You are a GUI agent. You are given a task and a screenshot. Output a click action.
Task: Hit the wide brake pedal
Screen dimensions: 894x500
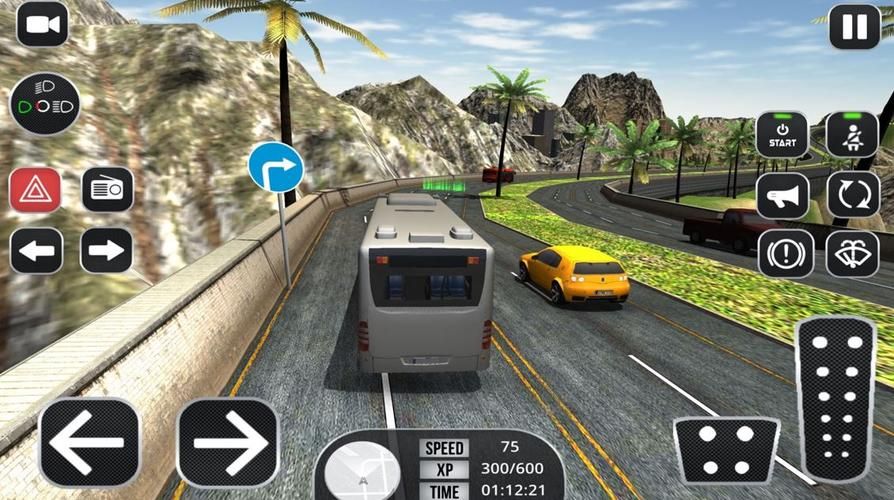click(x=726, y=450)
